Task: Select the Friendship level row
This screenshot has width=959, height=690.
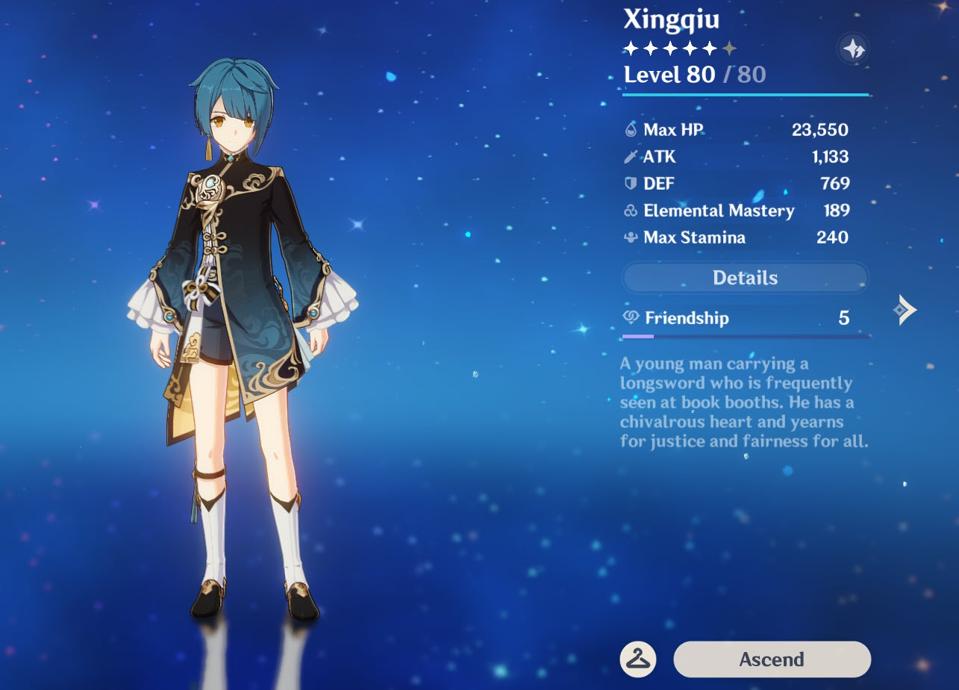Action: pyautogui.click(x=744, y=318)
